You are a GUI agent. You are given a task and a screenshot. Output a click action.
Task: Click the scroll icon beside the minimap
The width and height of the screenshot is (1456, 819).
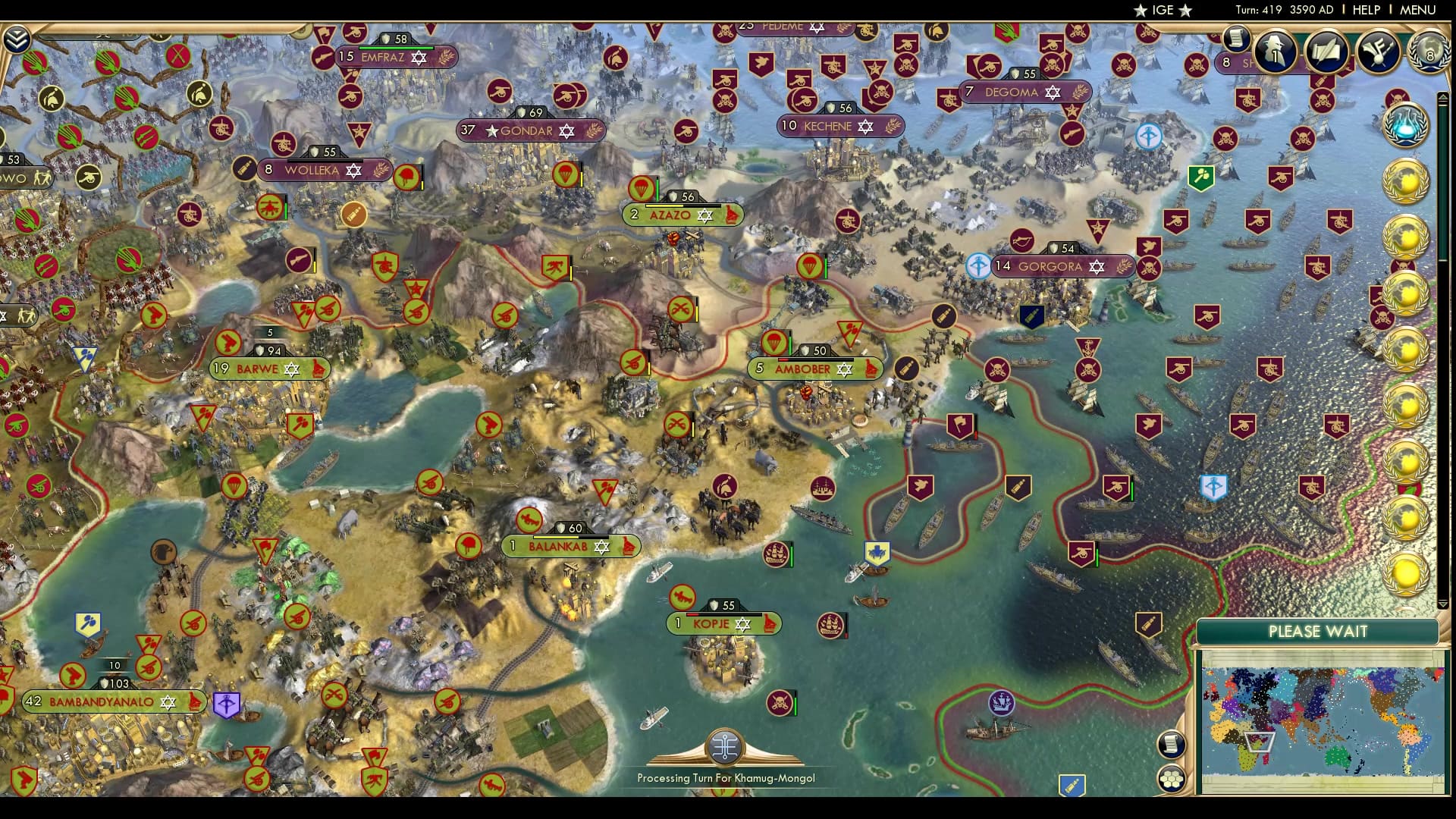click(1172, 744)
